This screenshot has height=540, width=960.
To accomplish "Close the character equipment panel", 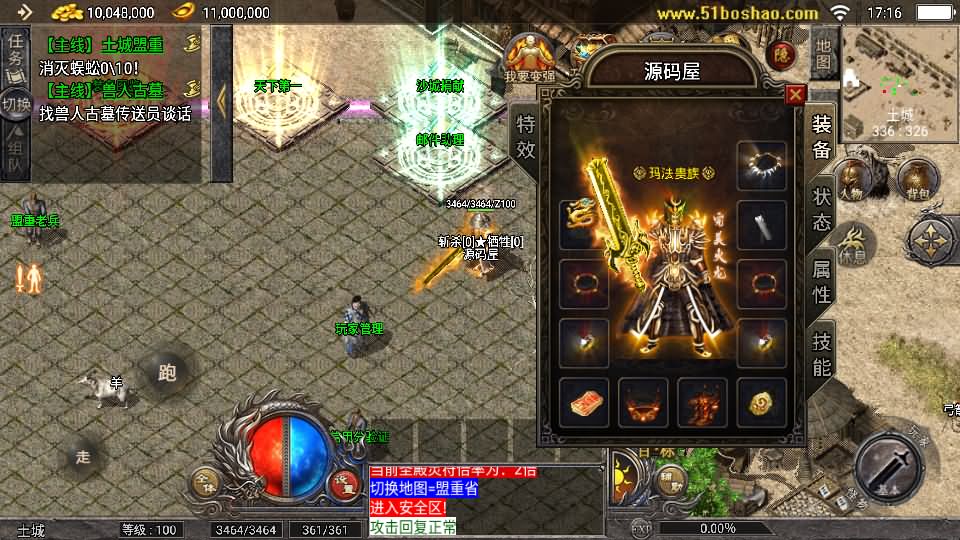I will (x=796, y=95).
